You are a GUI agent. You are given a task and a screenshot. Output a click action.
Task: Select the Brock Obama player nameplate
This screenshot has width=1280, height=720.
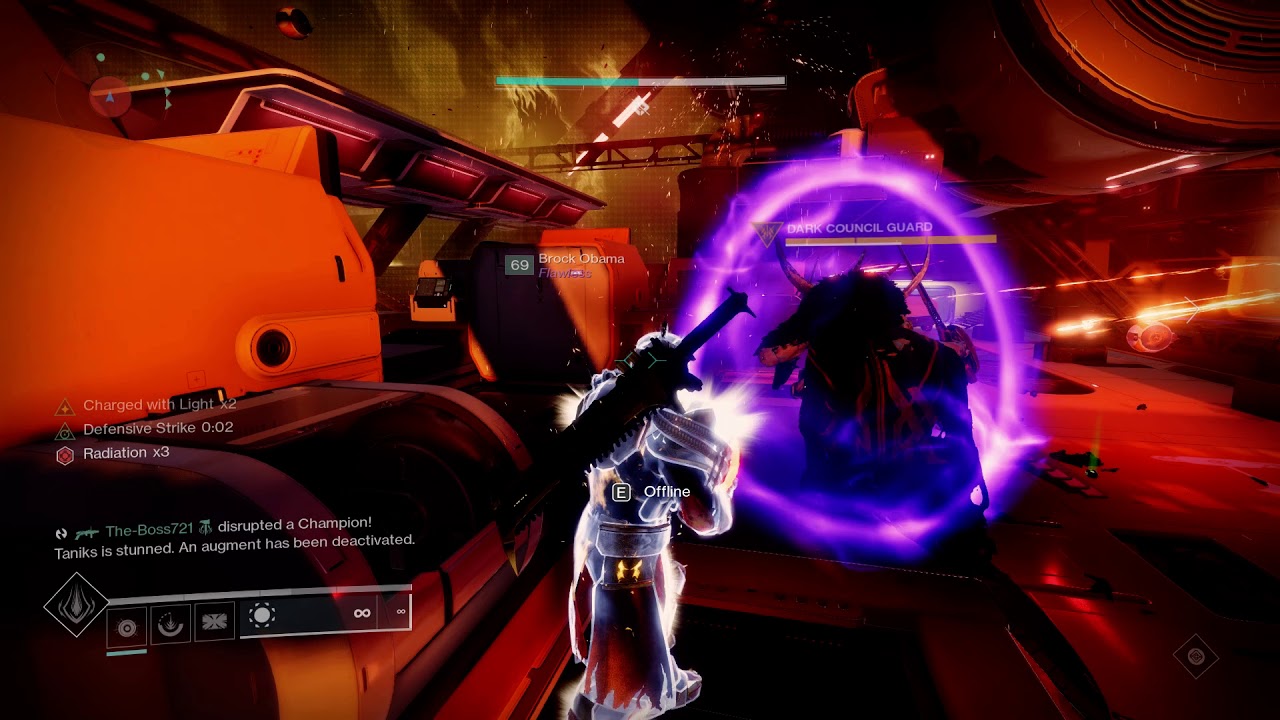coord(580,259)
